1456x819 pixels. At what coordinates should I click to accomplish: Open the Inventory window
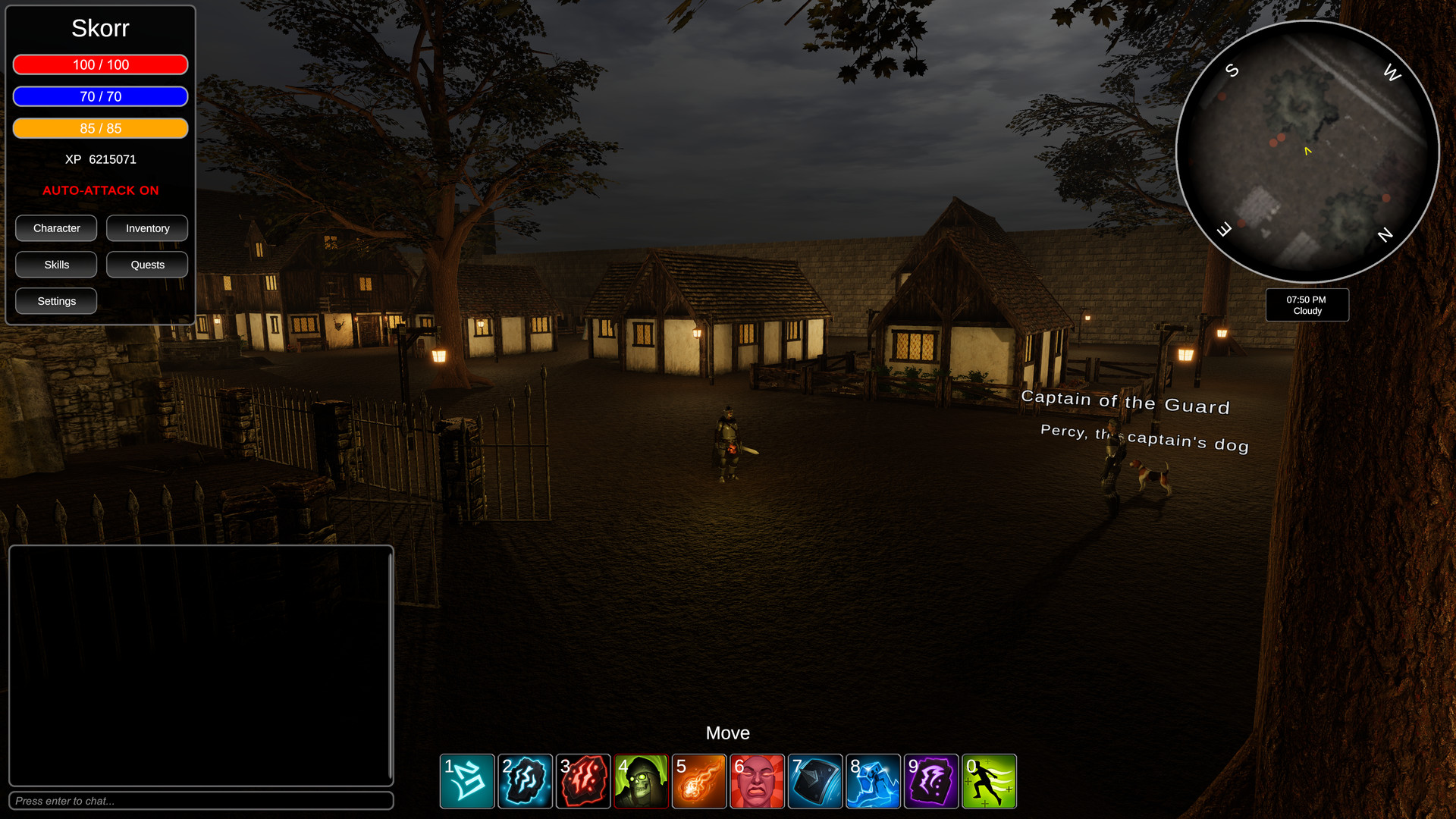[147, 227]
